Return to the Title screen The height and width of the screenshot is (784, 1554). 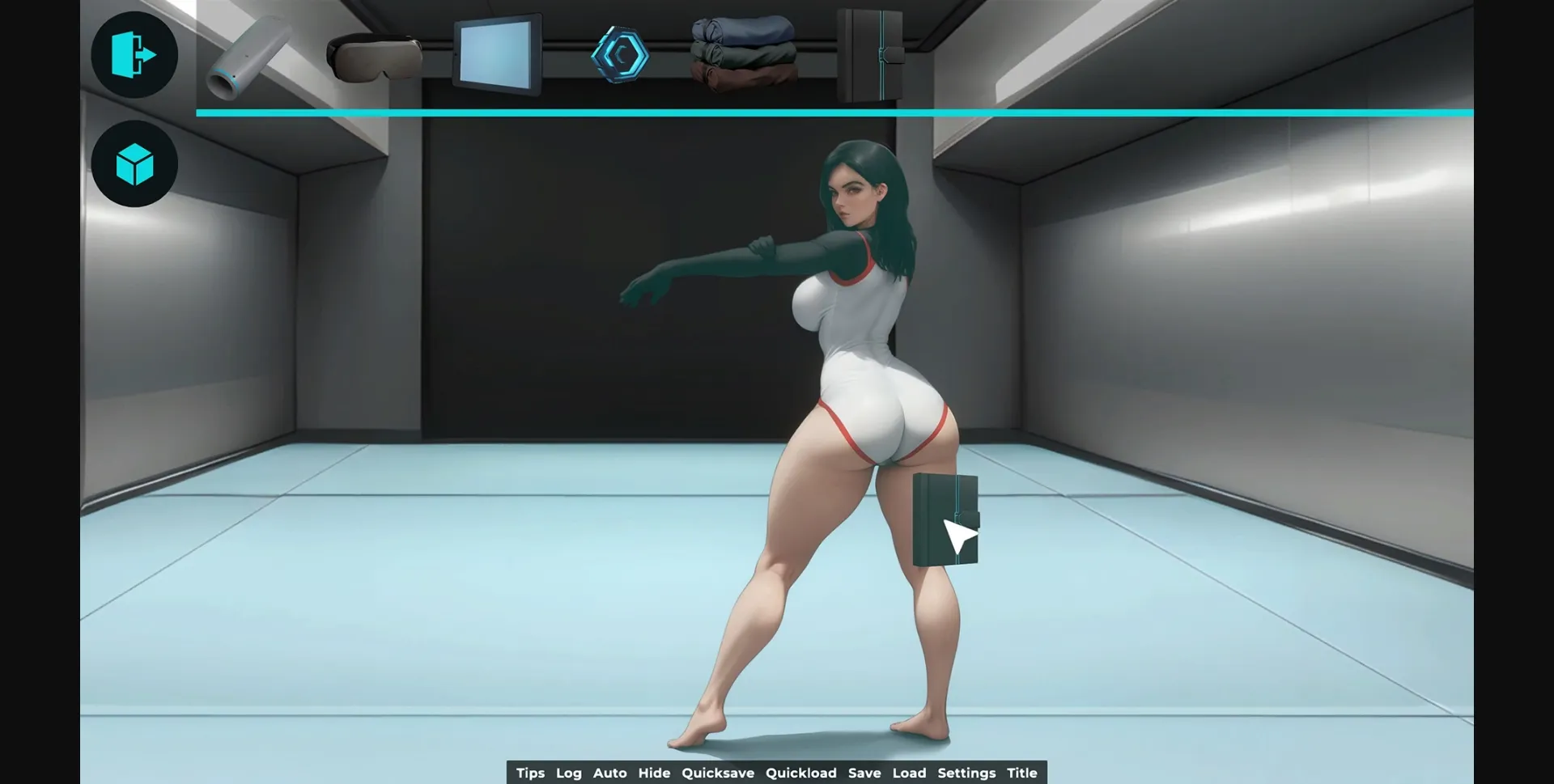[x=1022, y=773]
